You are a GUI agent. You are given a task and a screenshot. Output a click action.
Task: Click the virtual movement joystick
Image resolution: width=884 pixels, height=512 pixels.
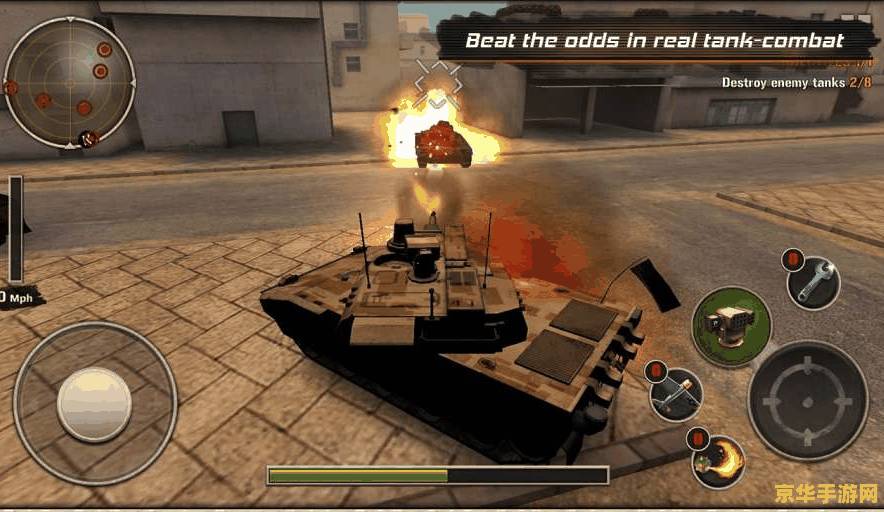click(94, 404)
